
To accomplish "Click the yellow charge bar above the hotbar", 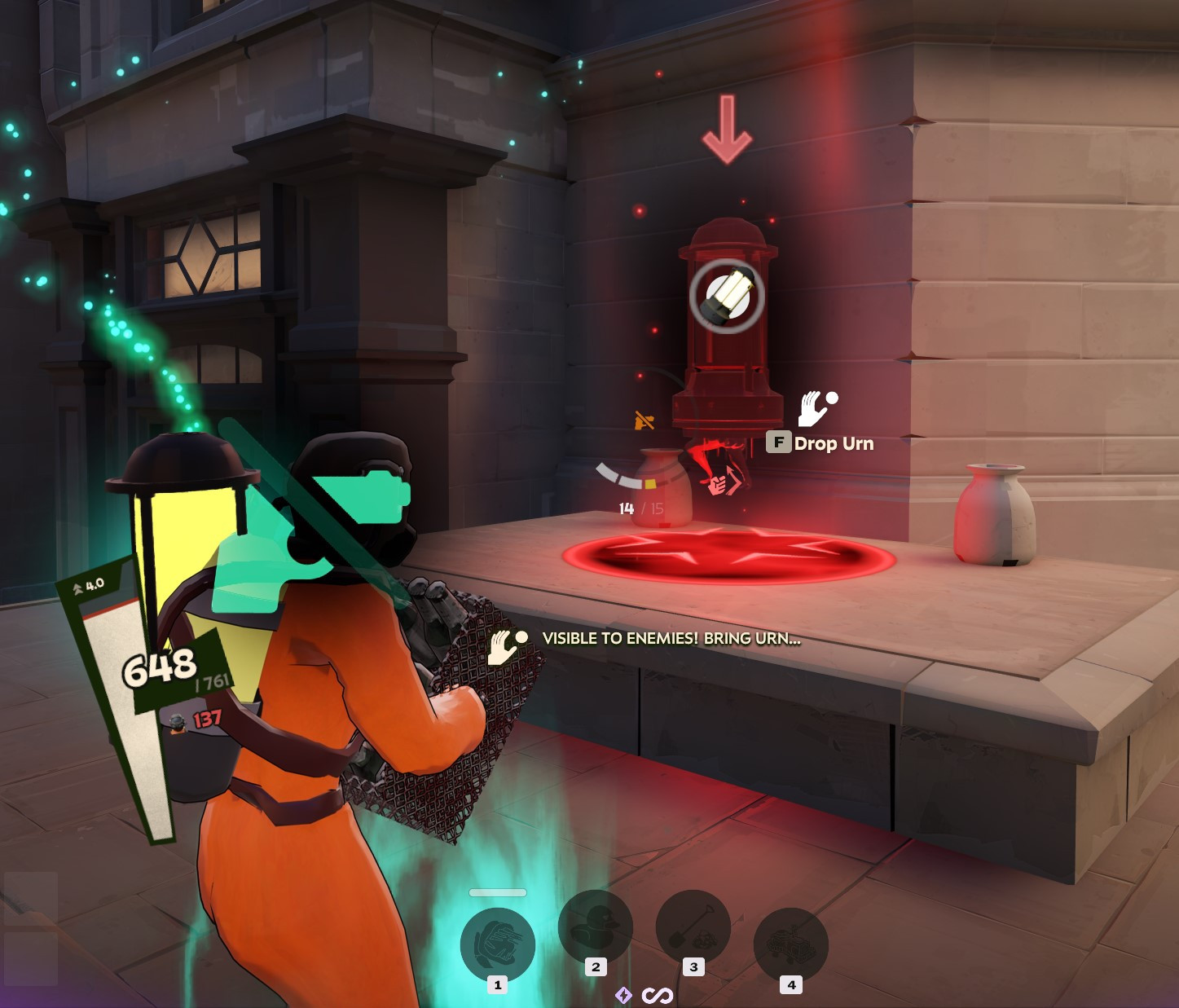I will (x=496, y=892).
